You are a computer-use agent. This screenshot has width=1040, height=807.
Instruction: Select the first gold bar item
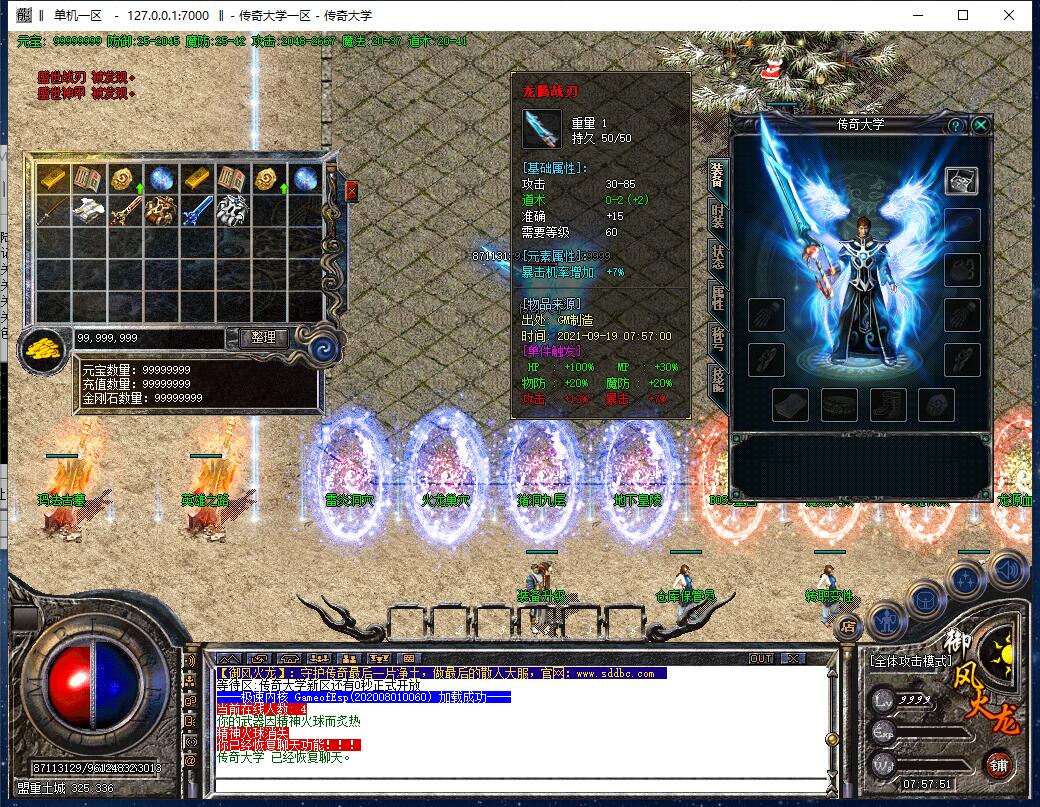click(52, 179)
